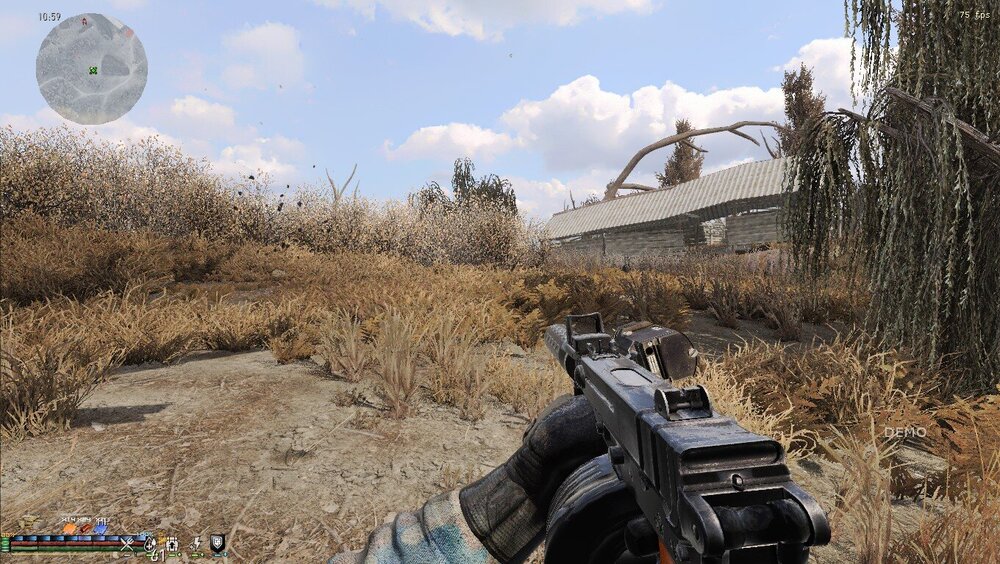1000x564 pixels.
Task: Click the water droplet thirst icon
Action: pos(150,544)
